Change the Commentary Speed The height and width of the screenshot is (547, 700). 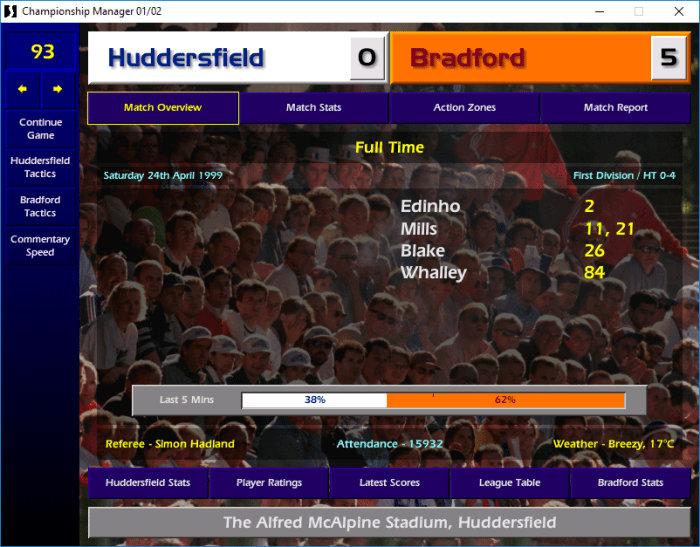tap(40, 245)
